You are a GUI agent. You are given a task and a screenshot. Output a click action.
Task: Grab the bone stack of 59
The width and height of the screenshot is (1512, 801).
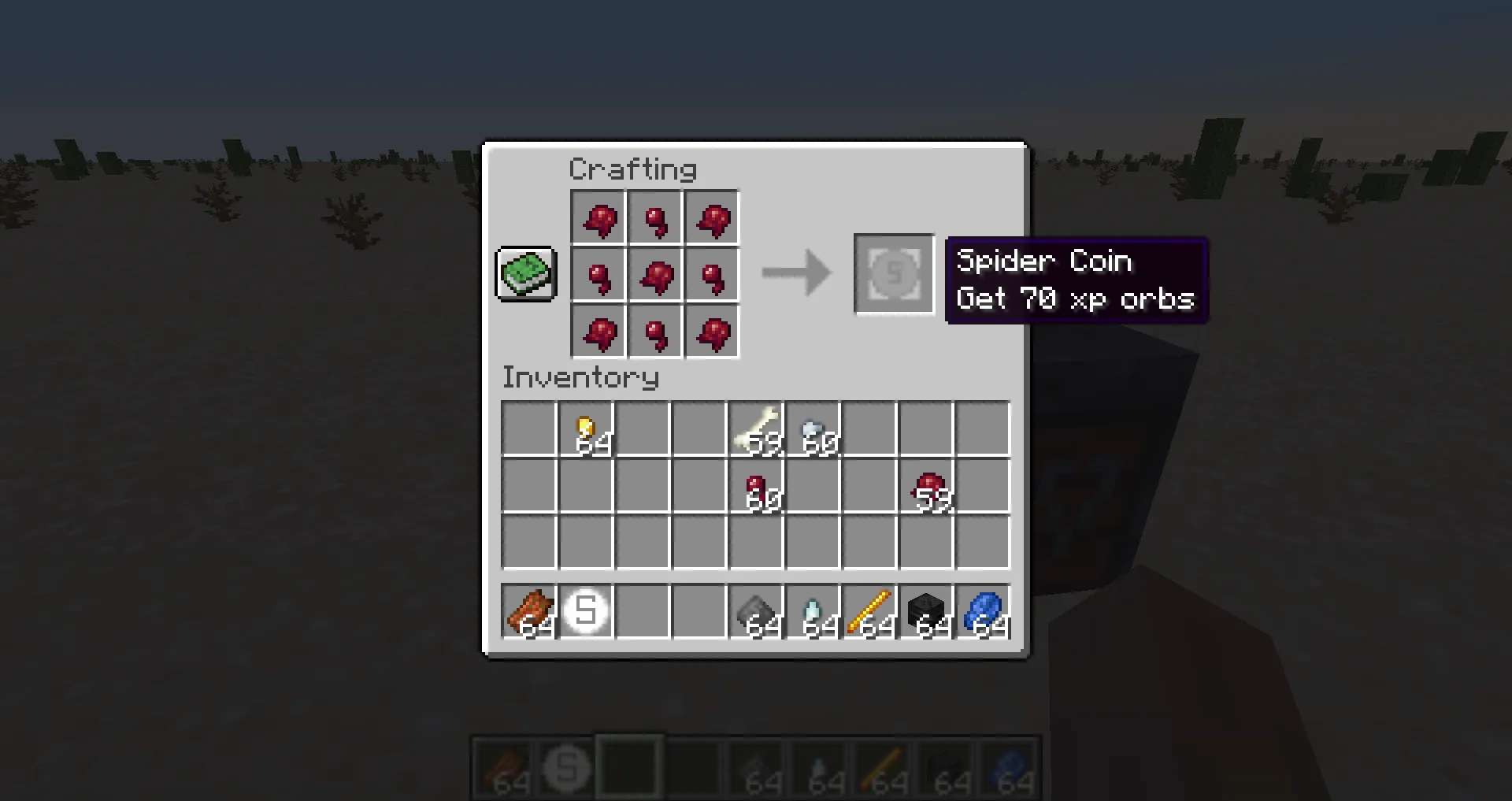click(x=757, y=429)
